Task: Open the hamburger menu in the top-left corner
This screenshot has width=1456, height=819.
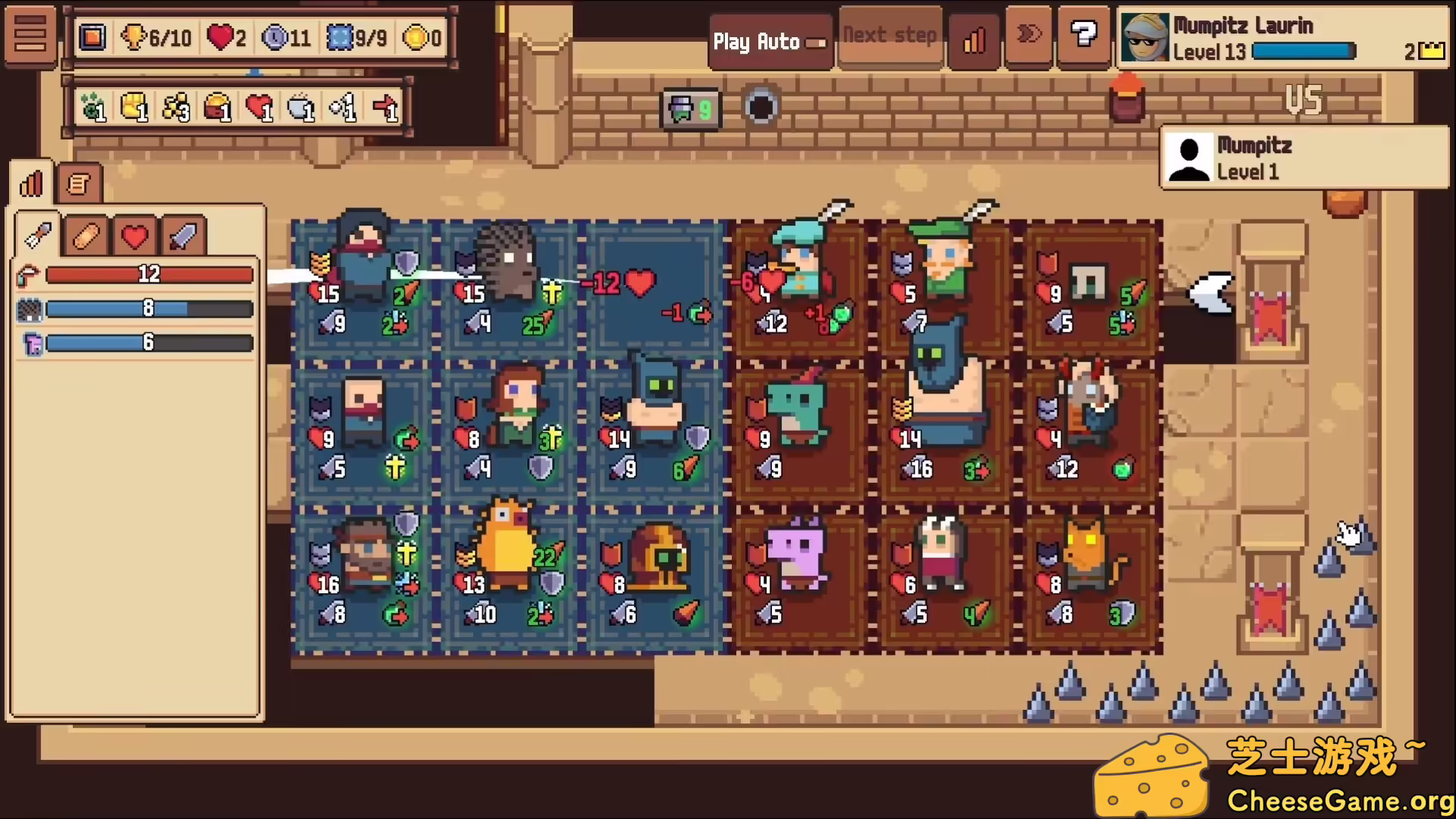Action: pyautogui.click(x=30, y=36)
